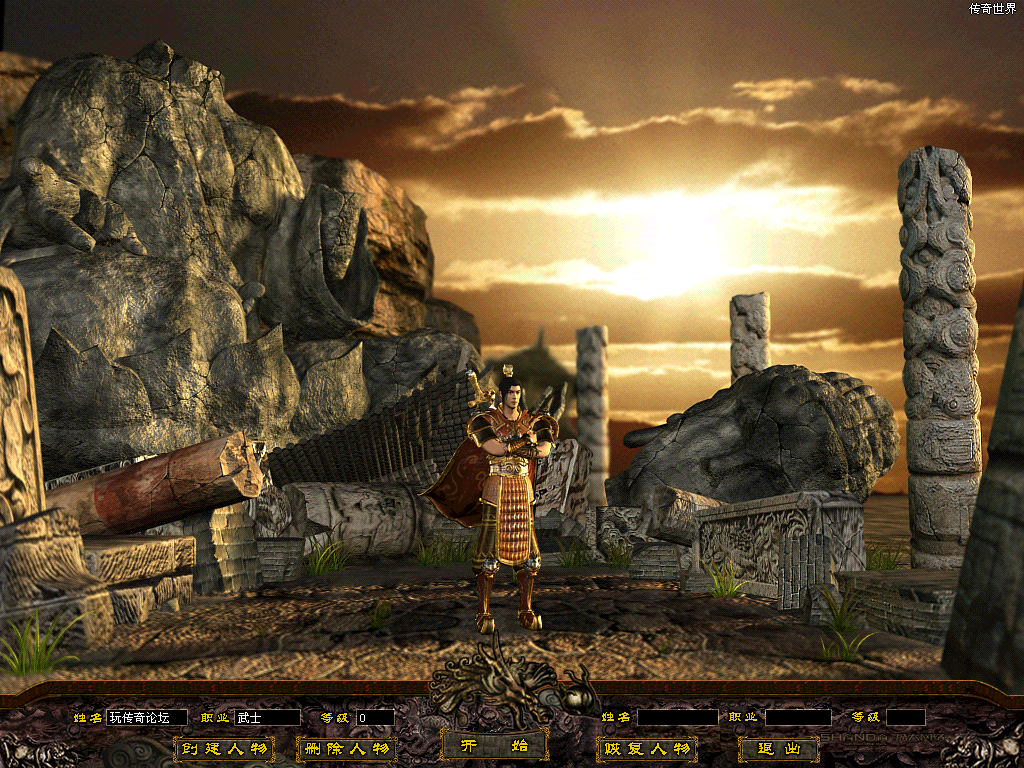Start the game with the 开始 button
Screen dimensions: 1024x768
click(x=494, y=746)
